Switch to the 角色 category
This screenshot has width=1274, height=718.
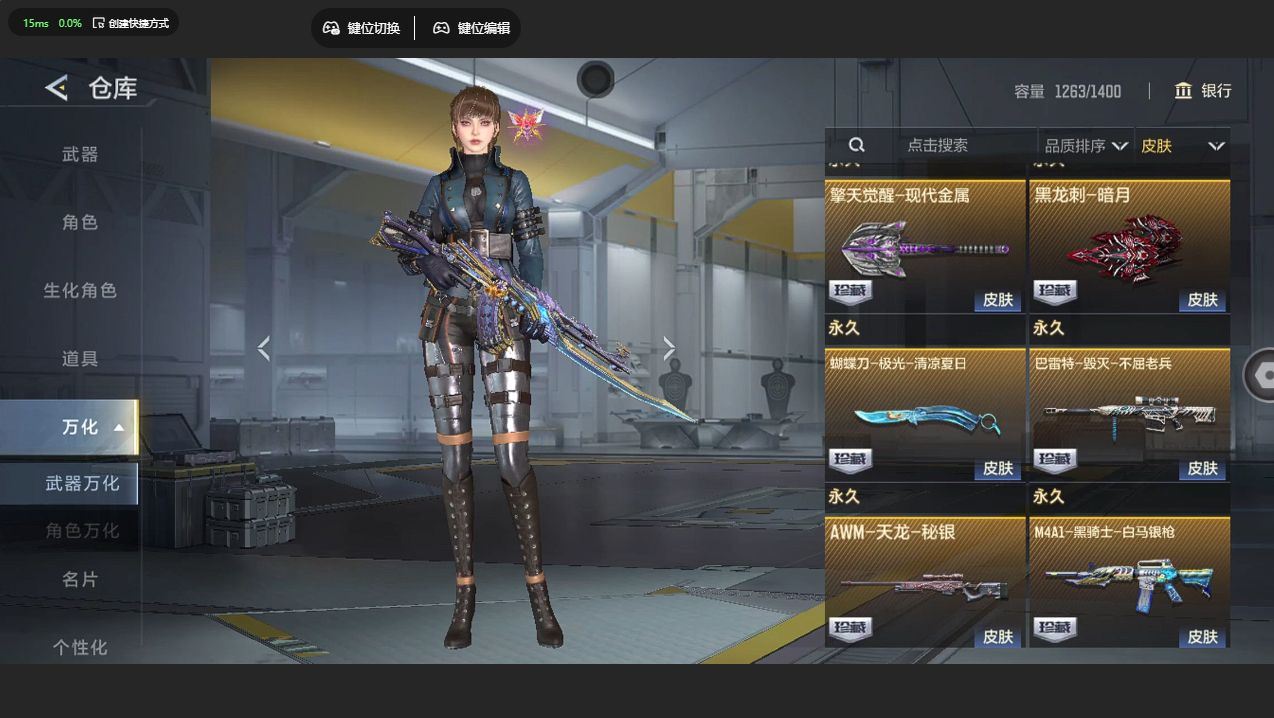80,222
